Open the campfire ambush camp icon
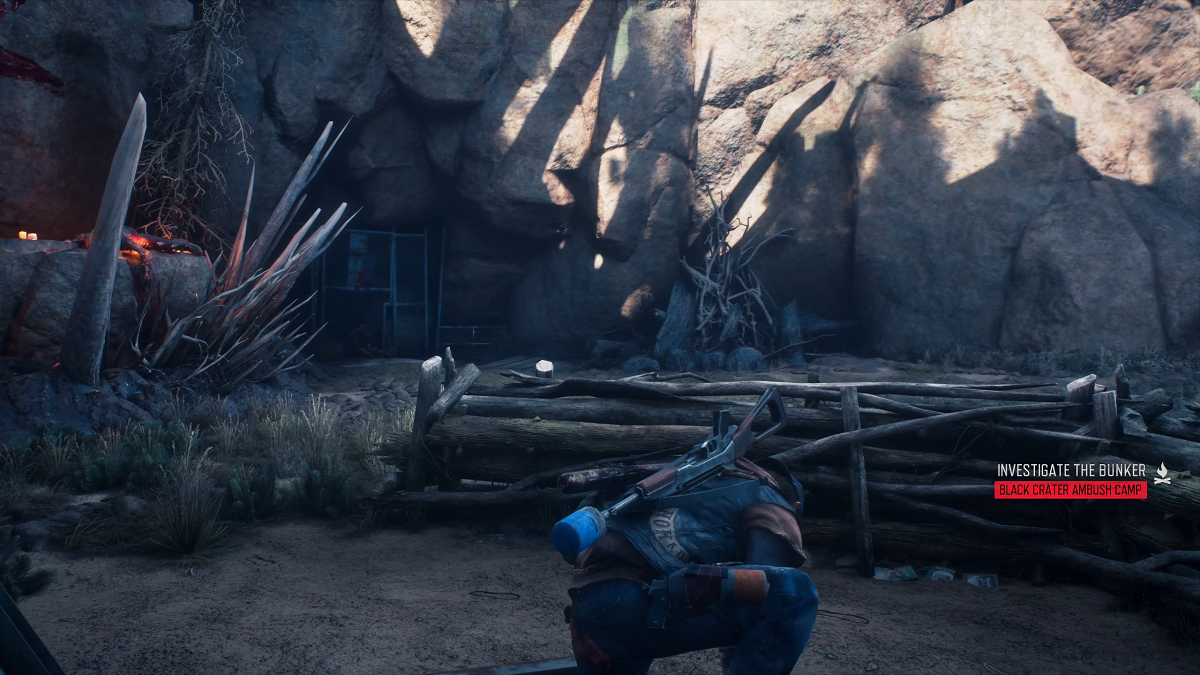The height and width of the screenshot is (675, 1200). point(1162,474)
